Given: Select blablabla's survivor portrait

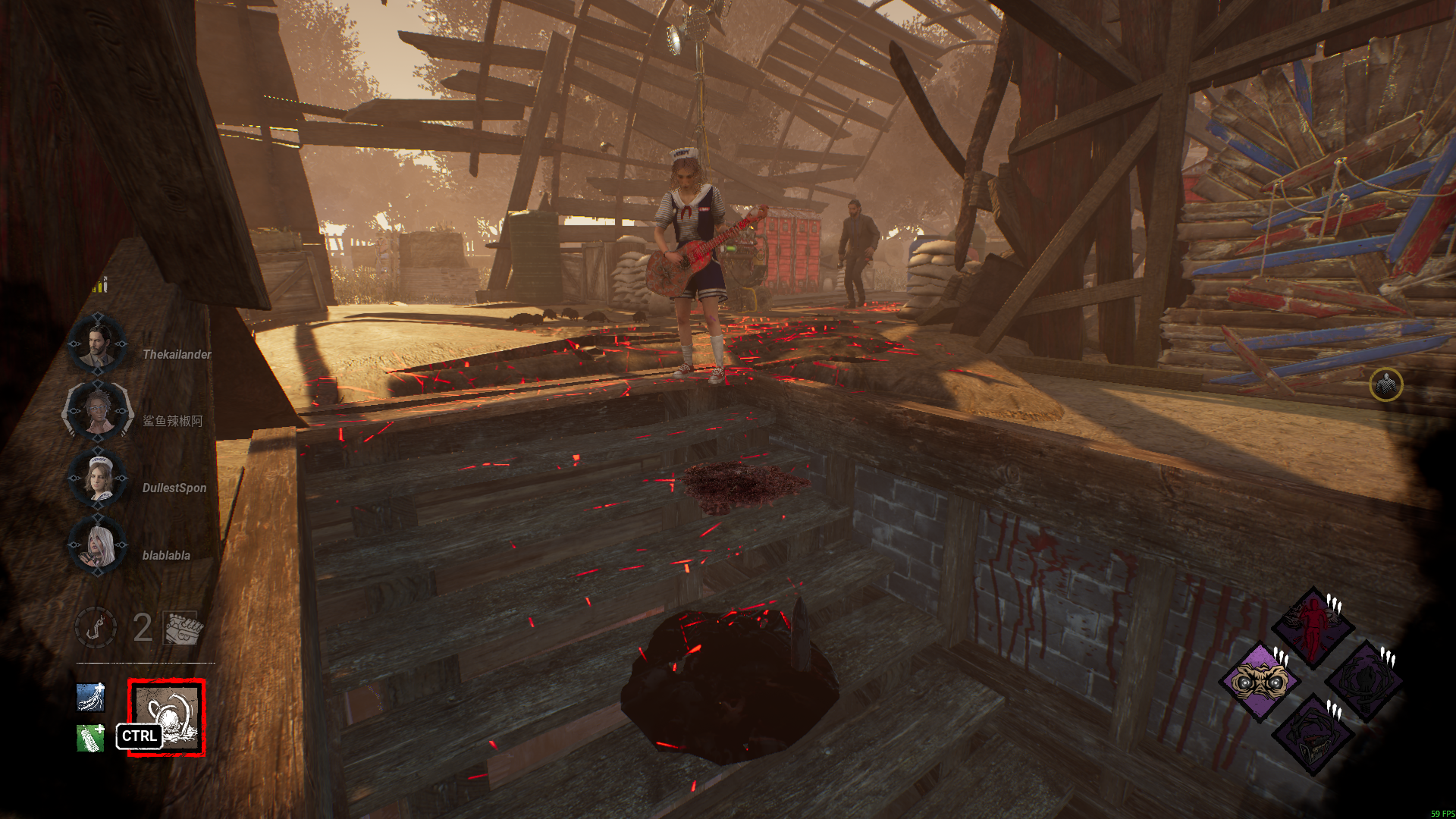Looking at the screenshot, I should [x=99, y=546].
